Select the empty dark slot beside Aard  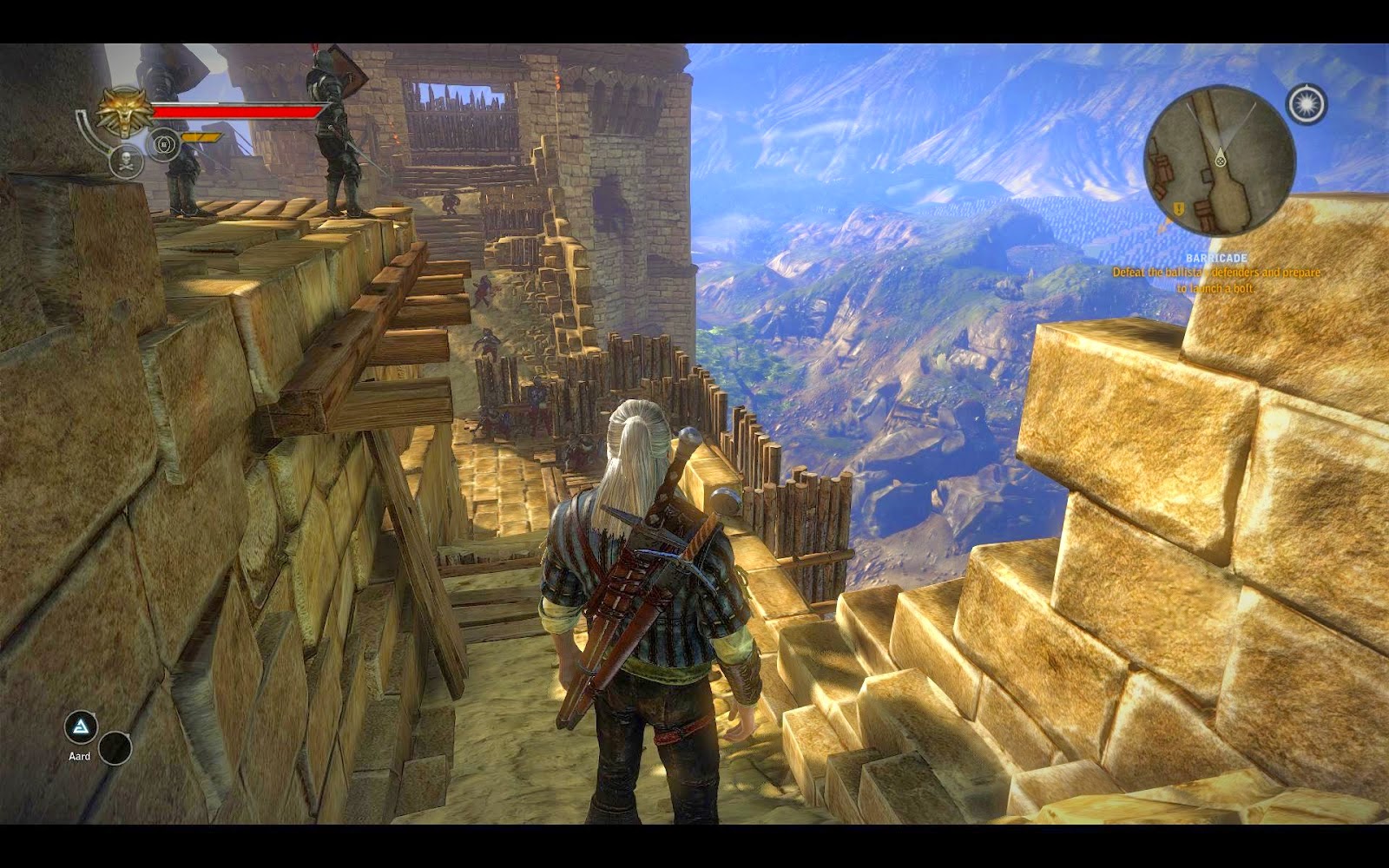115,748
